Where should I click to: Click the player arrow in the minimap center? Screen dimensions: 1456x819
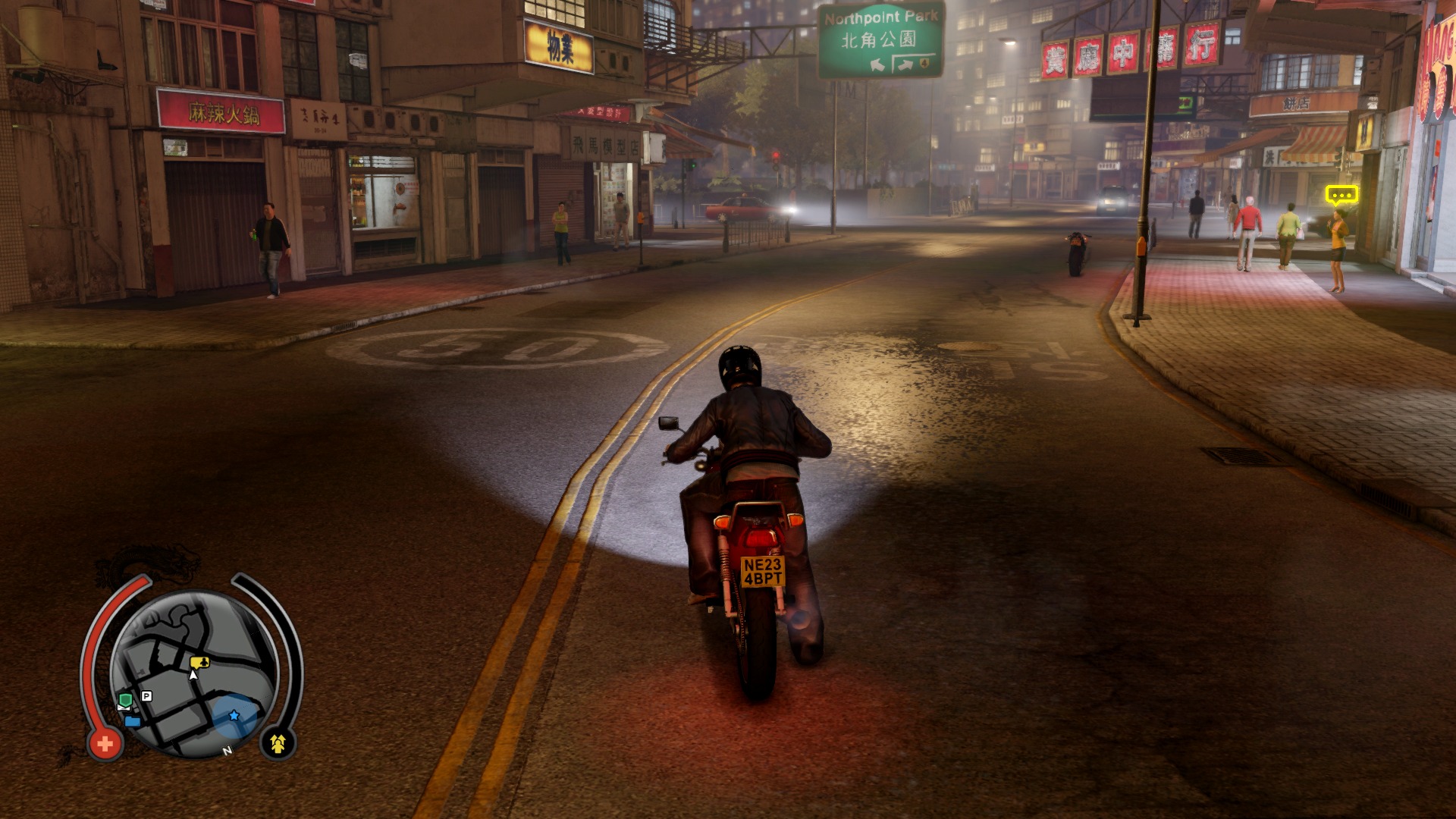click(x=193, y=674)
